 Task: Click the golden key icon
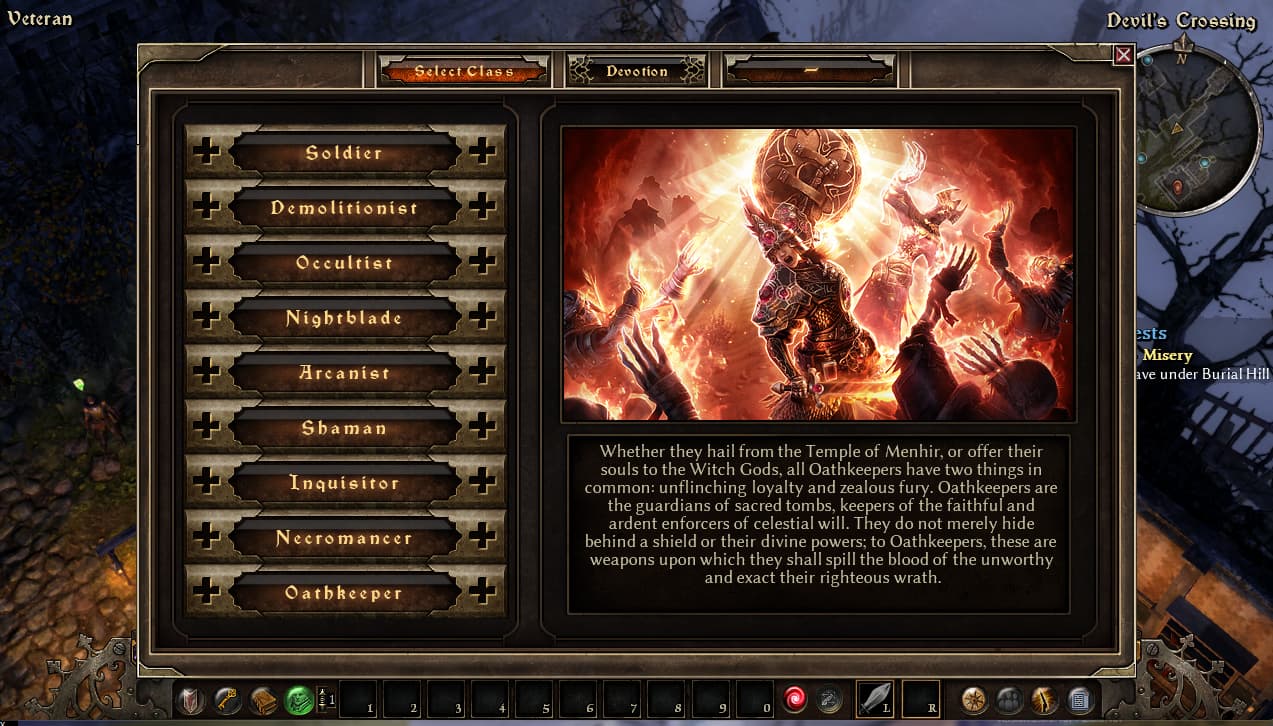[x=227, y=700]
